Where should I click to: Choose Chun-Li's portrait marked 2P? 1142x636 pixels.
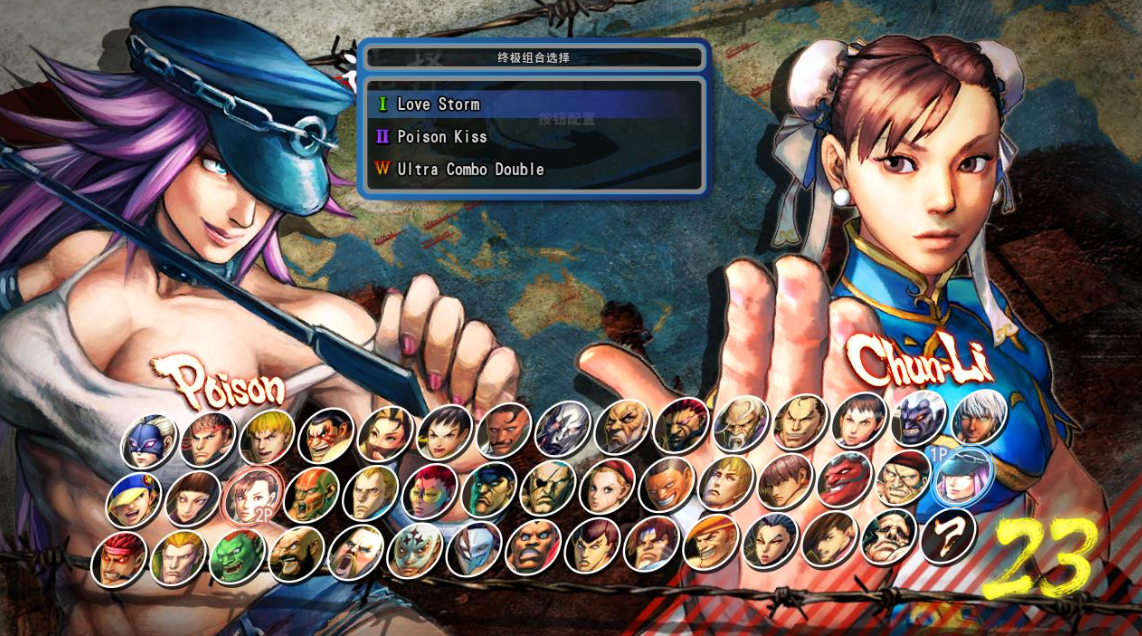pos(252,495)
